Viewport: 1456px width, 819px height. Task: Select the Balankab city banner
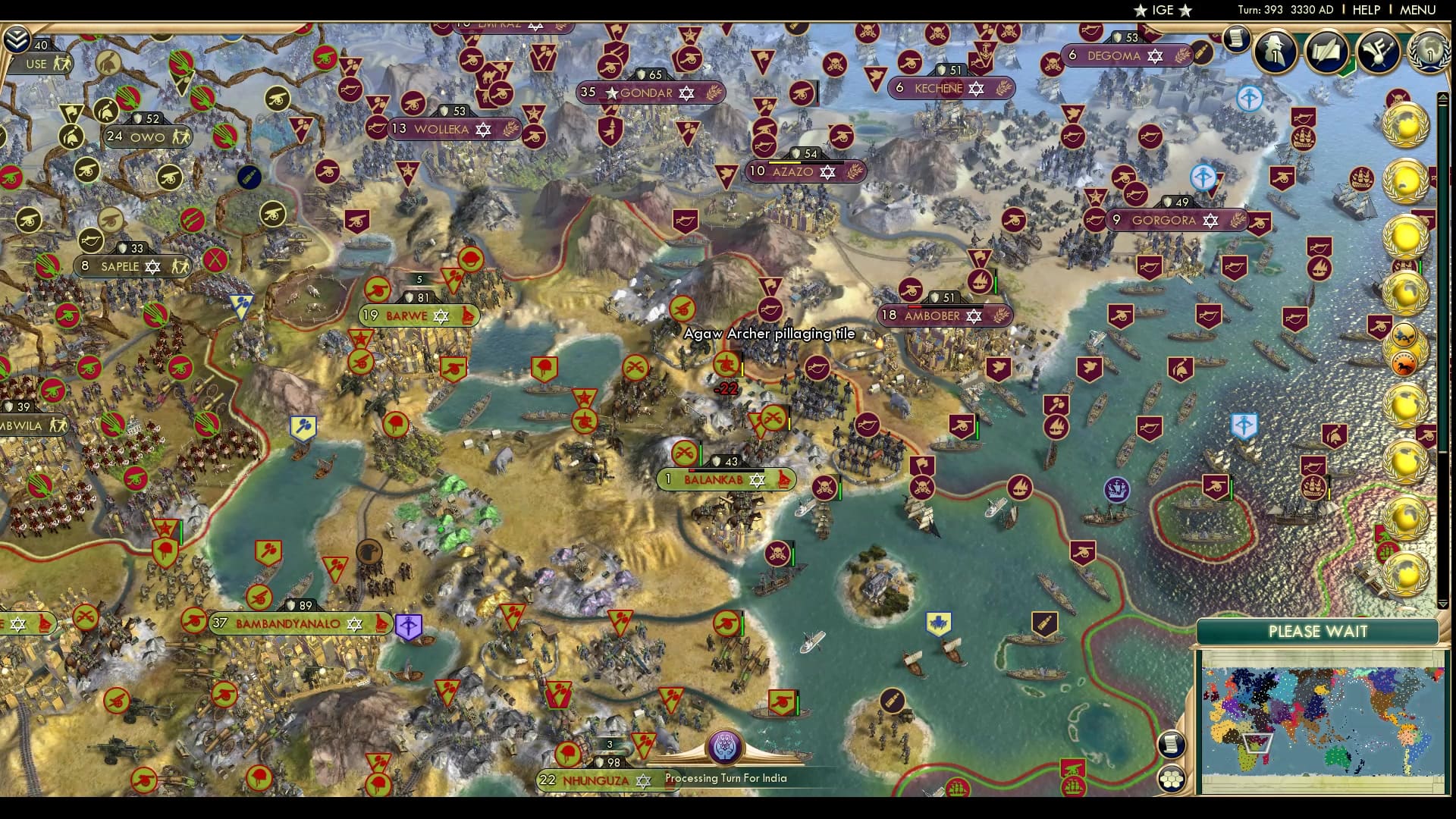point(714,480)
